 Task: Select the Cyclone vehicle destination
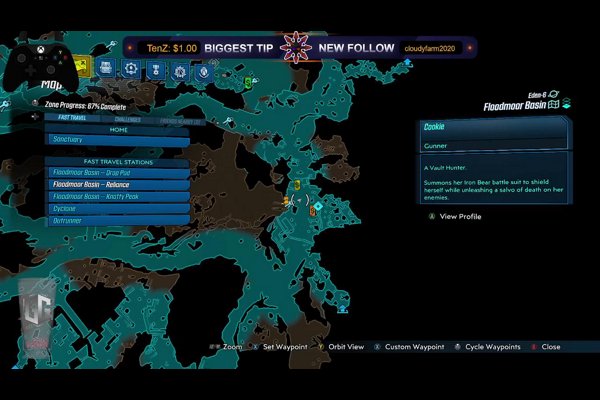[117, 208]
